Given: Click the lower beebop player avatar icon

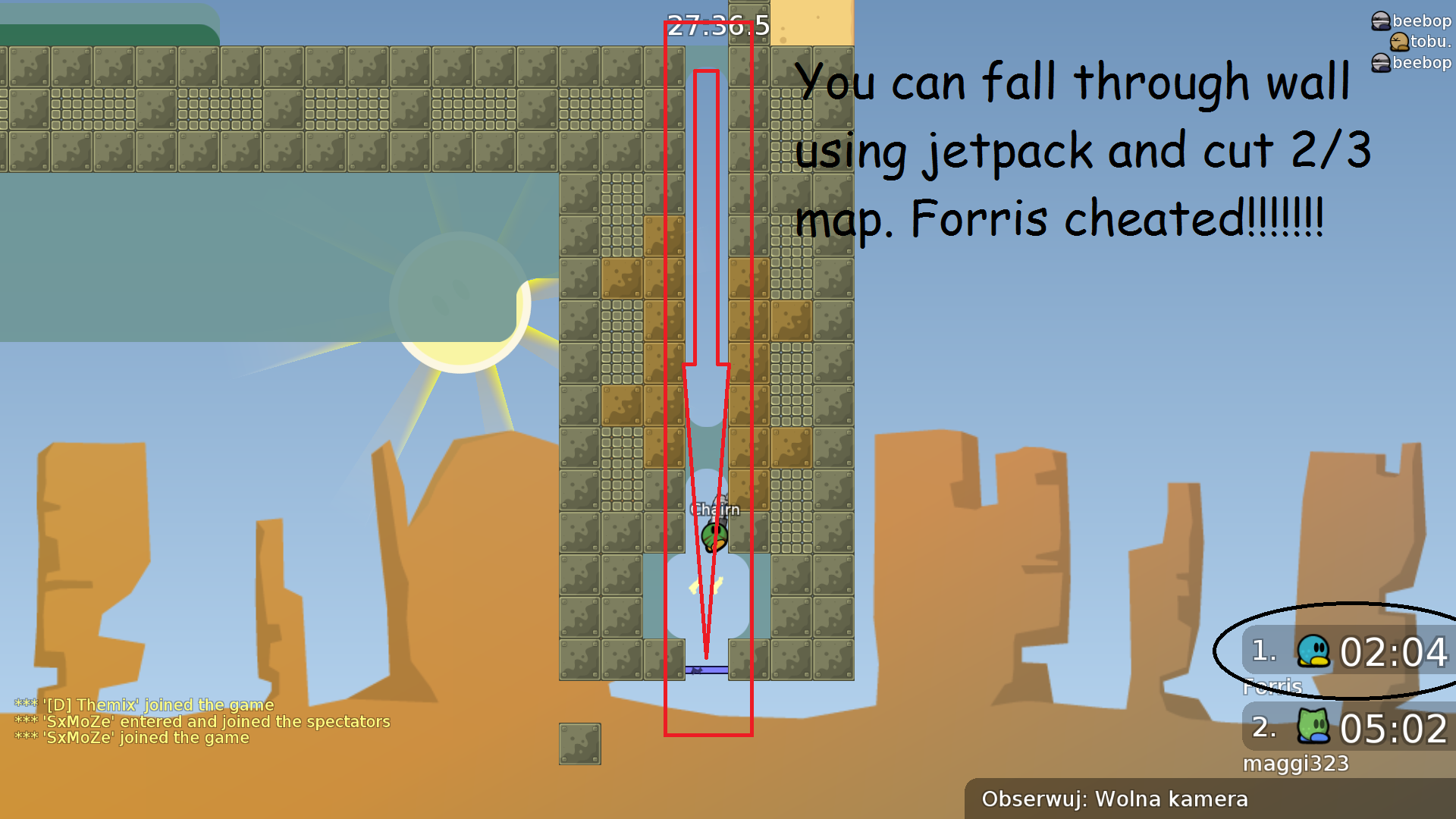Looking at the screenshot, I should click(x=1380, y=64).
